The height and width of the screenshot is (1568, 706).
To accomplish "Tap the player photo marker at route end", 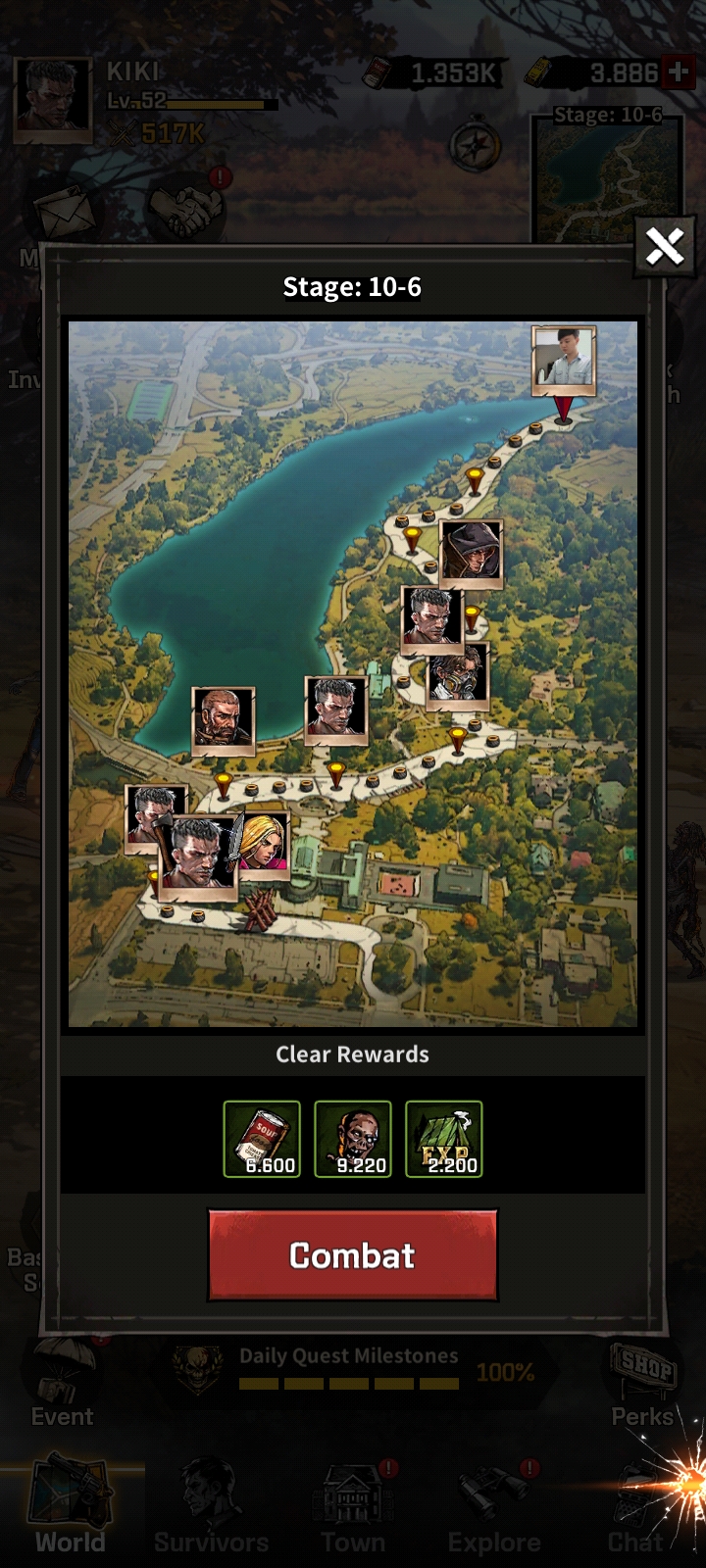I will 563,360.
